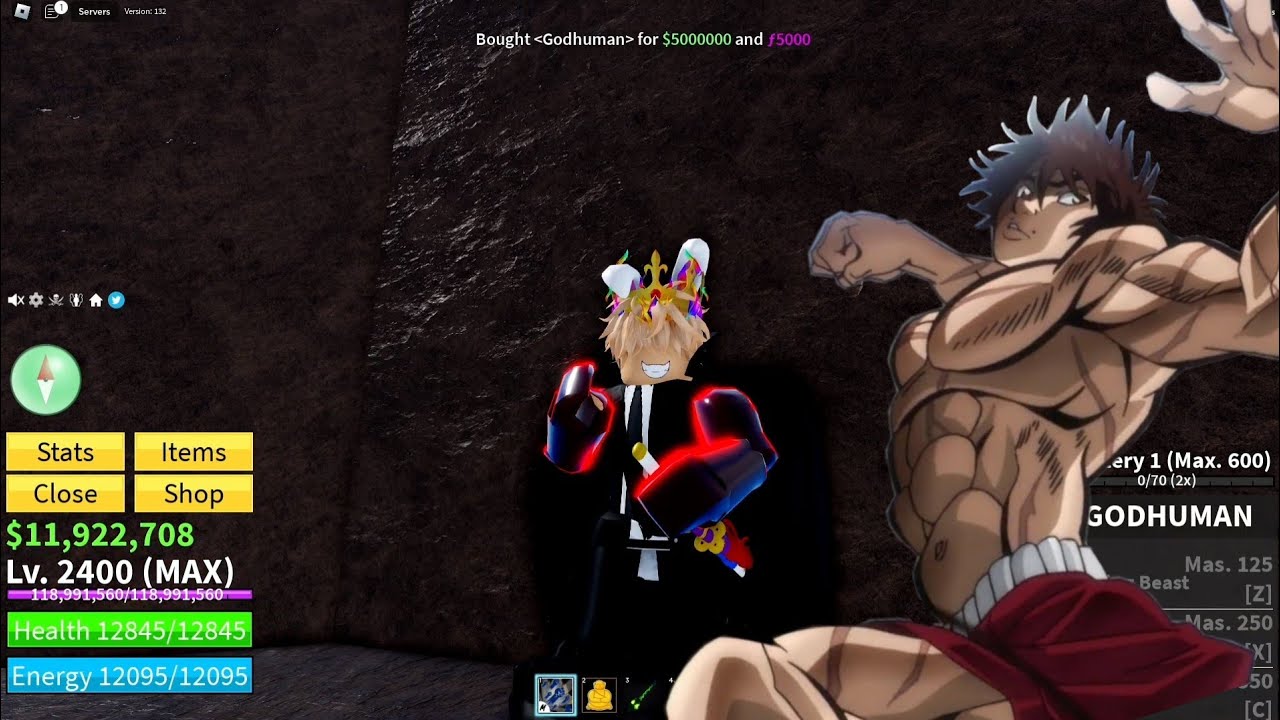Click the winged figure icon
This screenshot has height=720, width=1280.
tap(76, 300)
